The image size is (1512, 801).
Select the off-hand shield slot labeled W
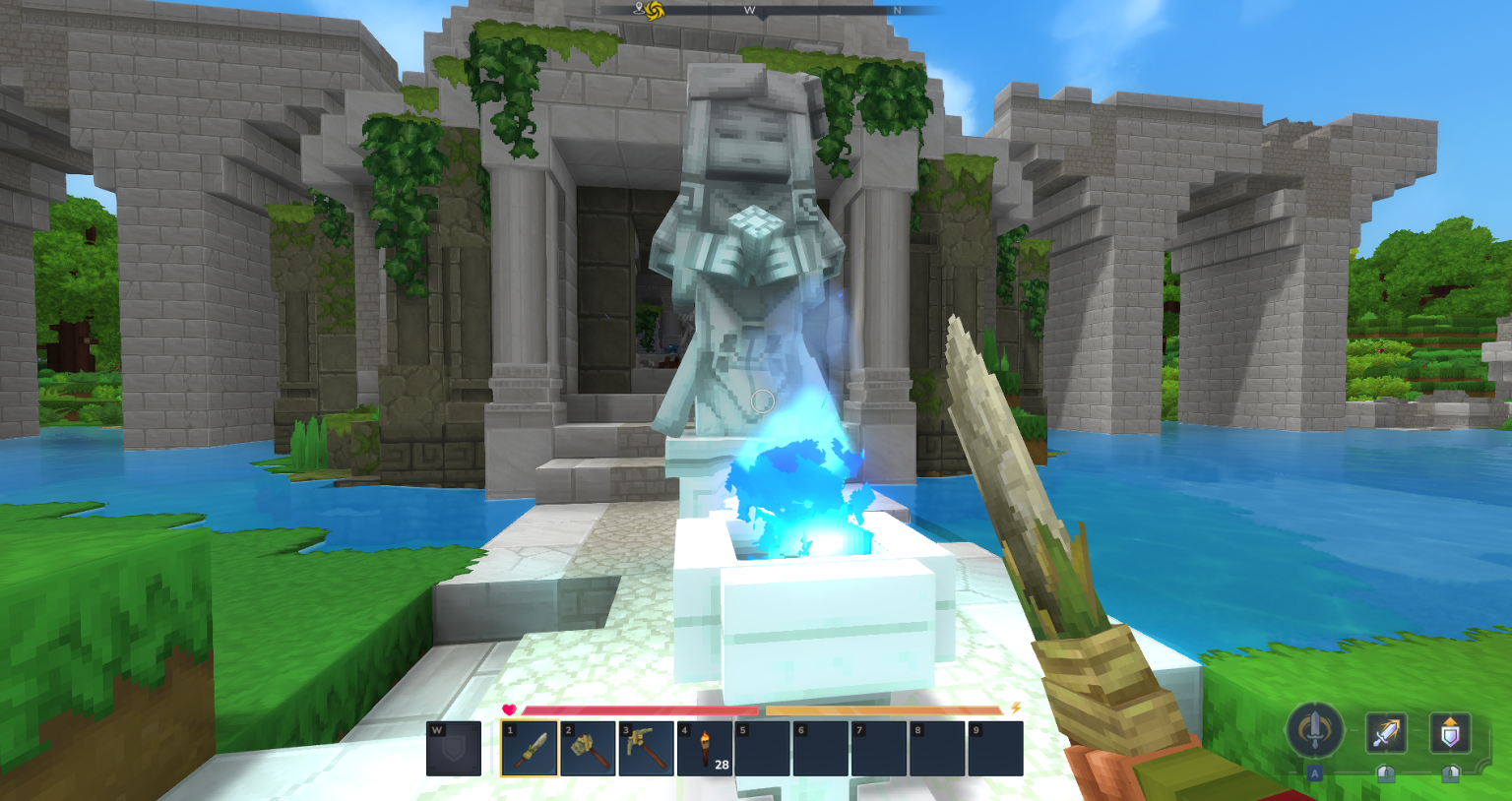point(454,748)
